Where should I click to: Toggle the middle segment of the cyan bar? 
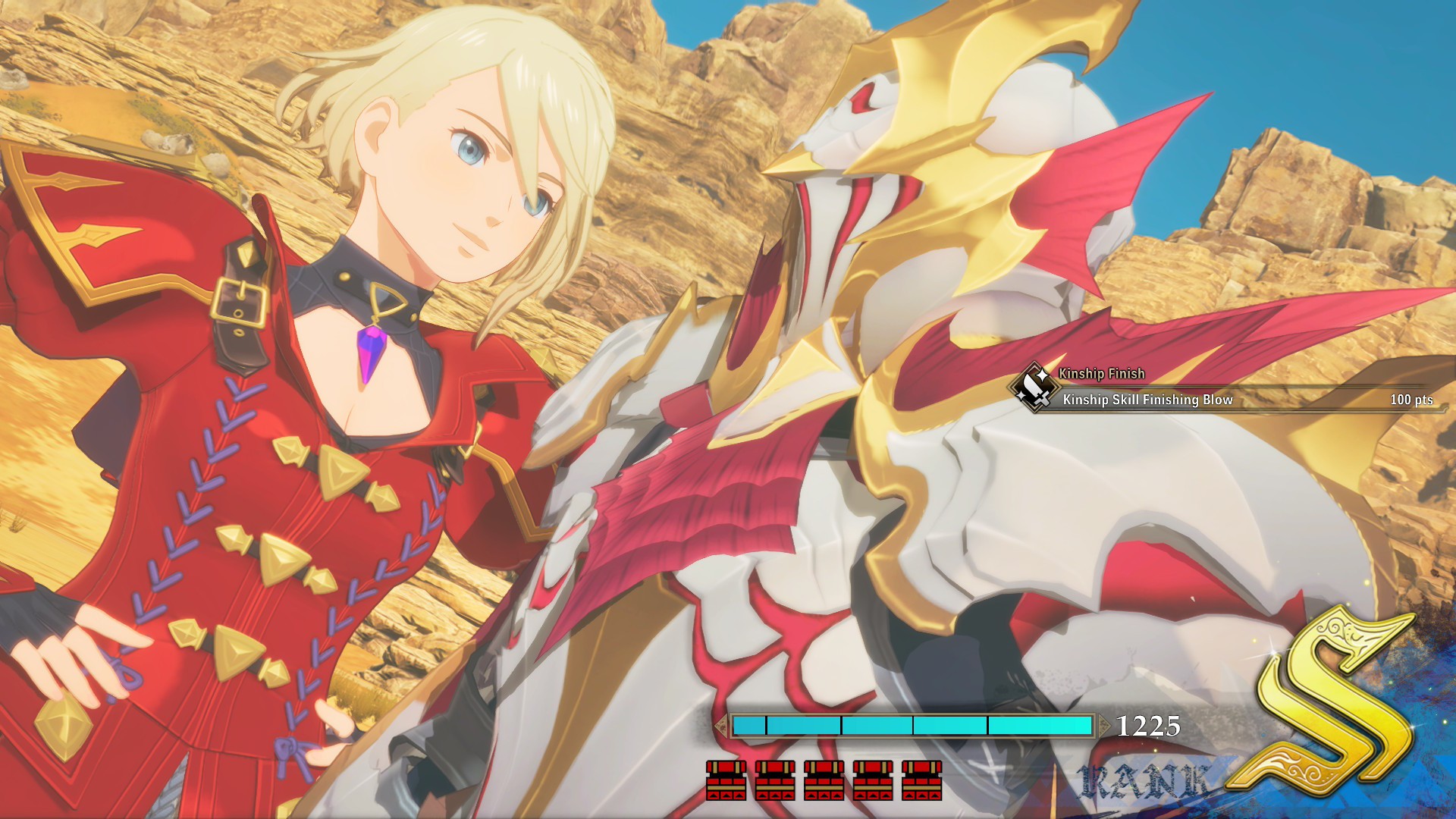[877, 725]
